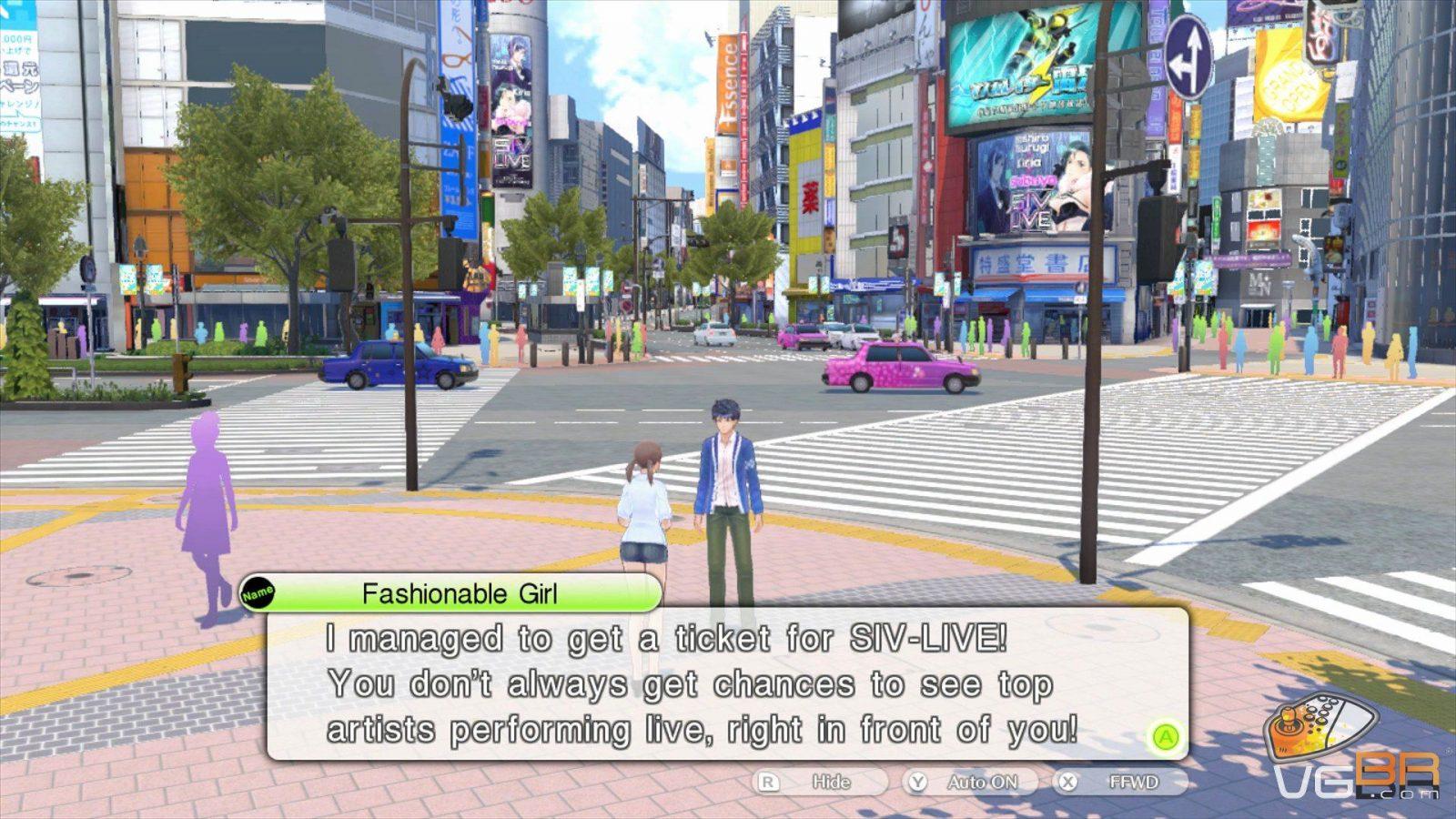Fast-forward dialogue with the FFWD button
Image resolution: width=1456 pixels, height=819 pixels.
[x=1121, y=782]
